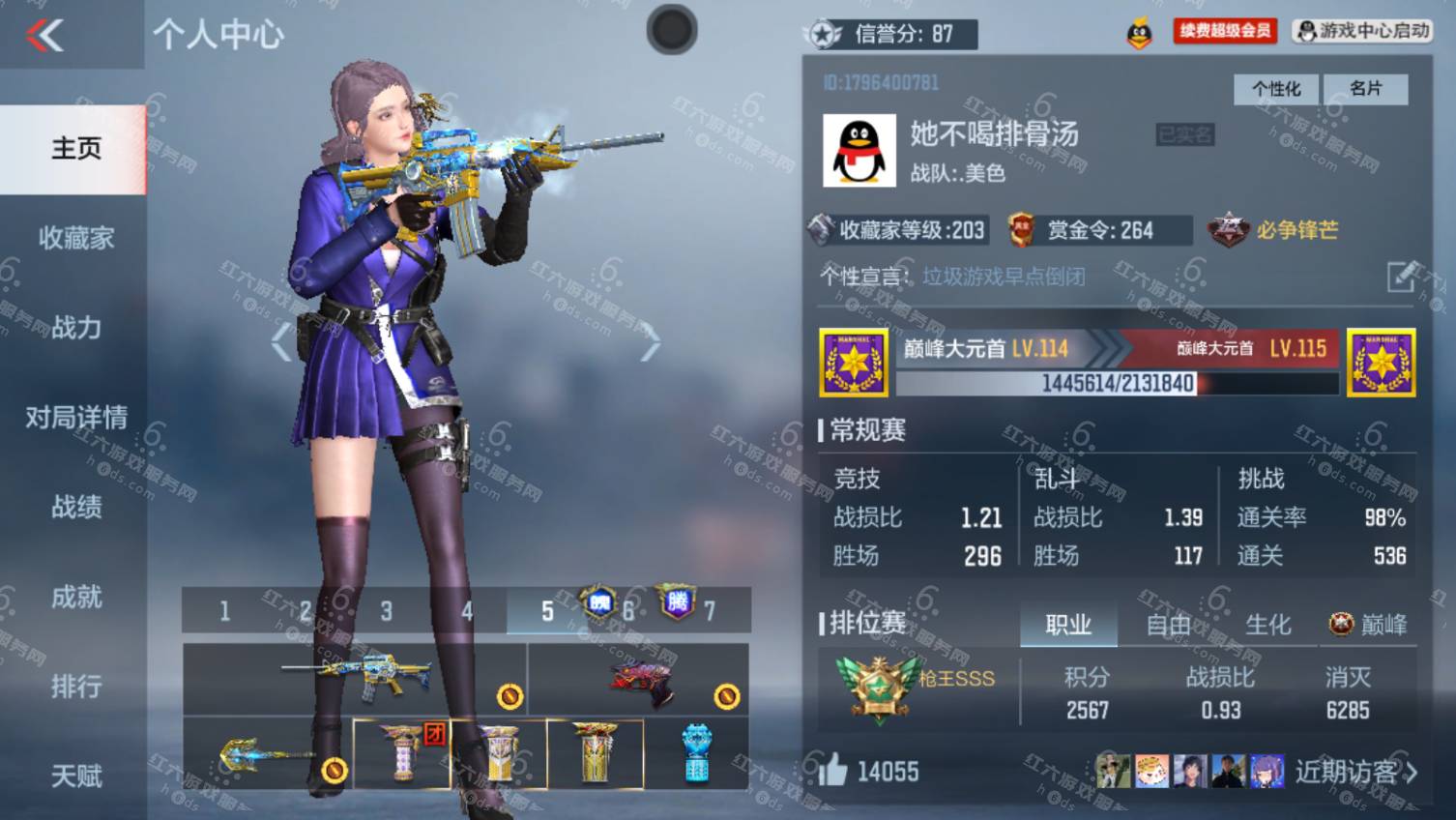
Task: Switch to the 战力 page
Action: coord(75,328)
